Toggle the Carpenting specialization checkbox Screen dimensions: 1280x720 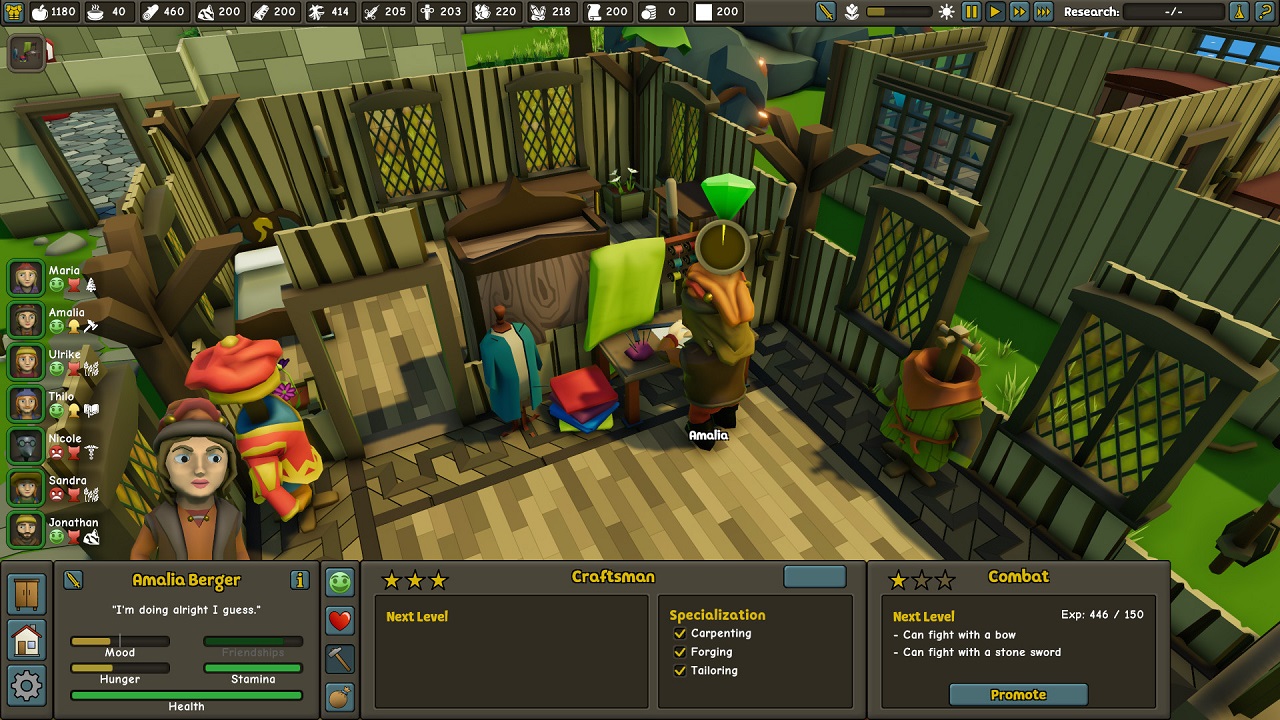pyautogui.click(x=680, y=634)
